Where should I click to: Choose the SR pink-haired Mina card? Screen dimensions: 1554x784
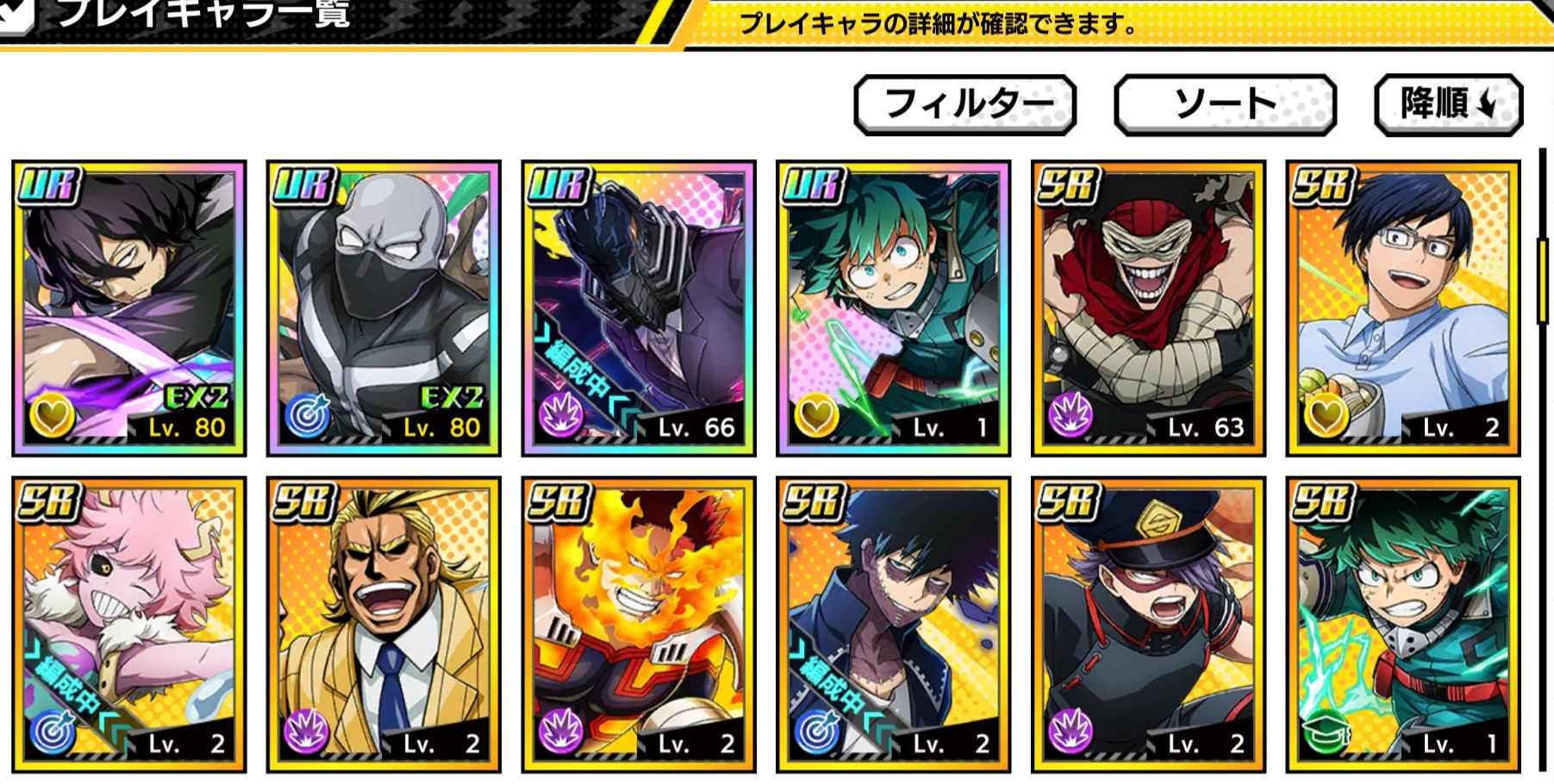[129, 624]
